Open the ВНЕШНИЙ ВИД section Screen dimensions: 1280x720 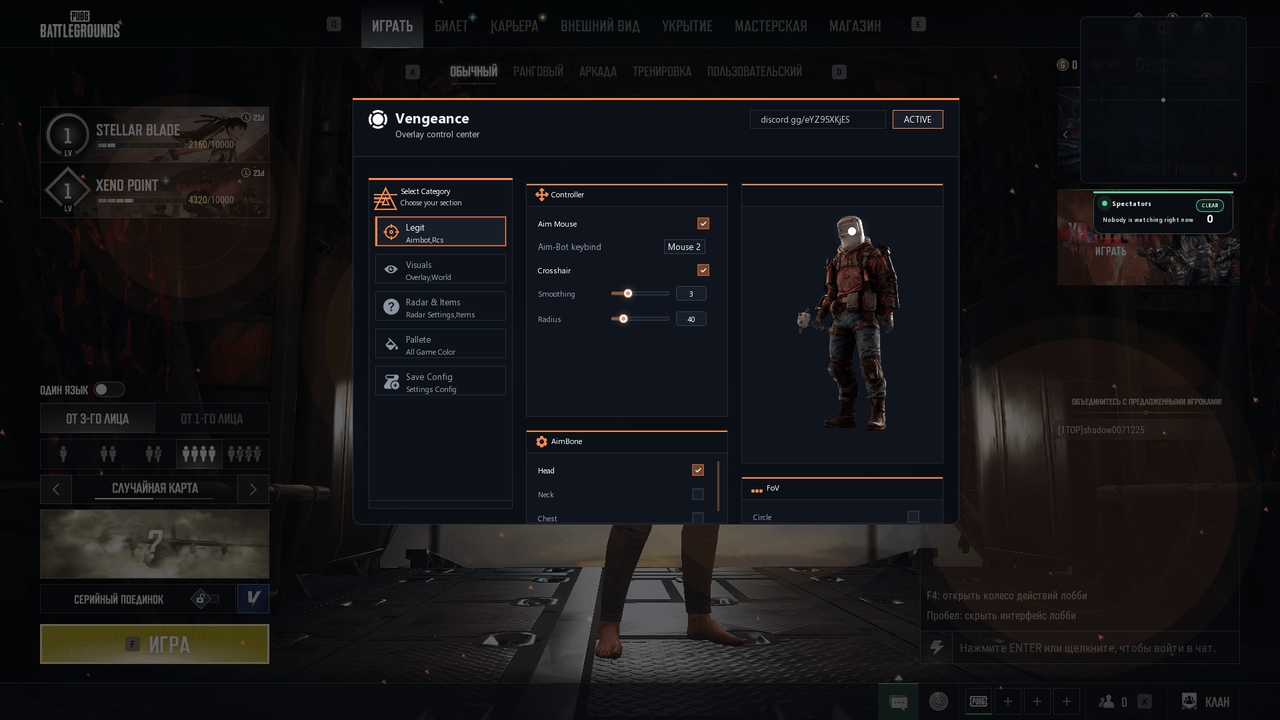[602, 26]
